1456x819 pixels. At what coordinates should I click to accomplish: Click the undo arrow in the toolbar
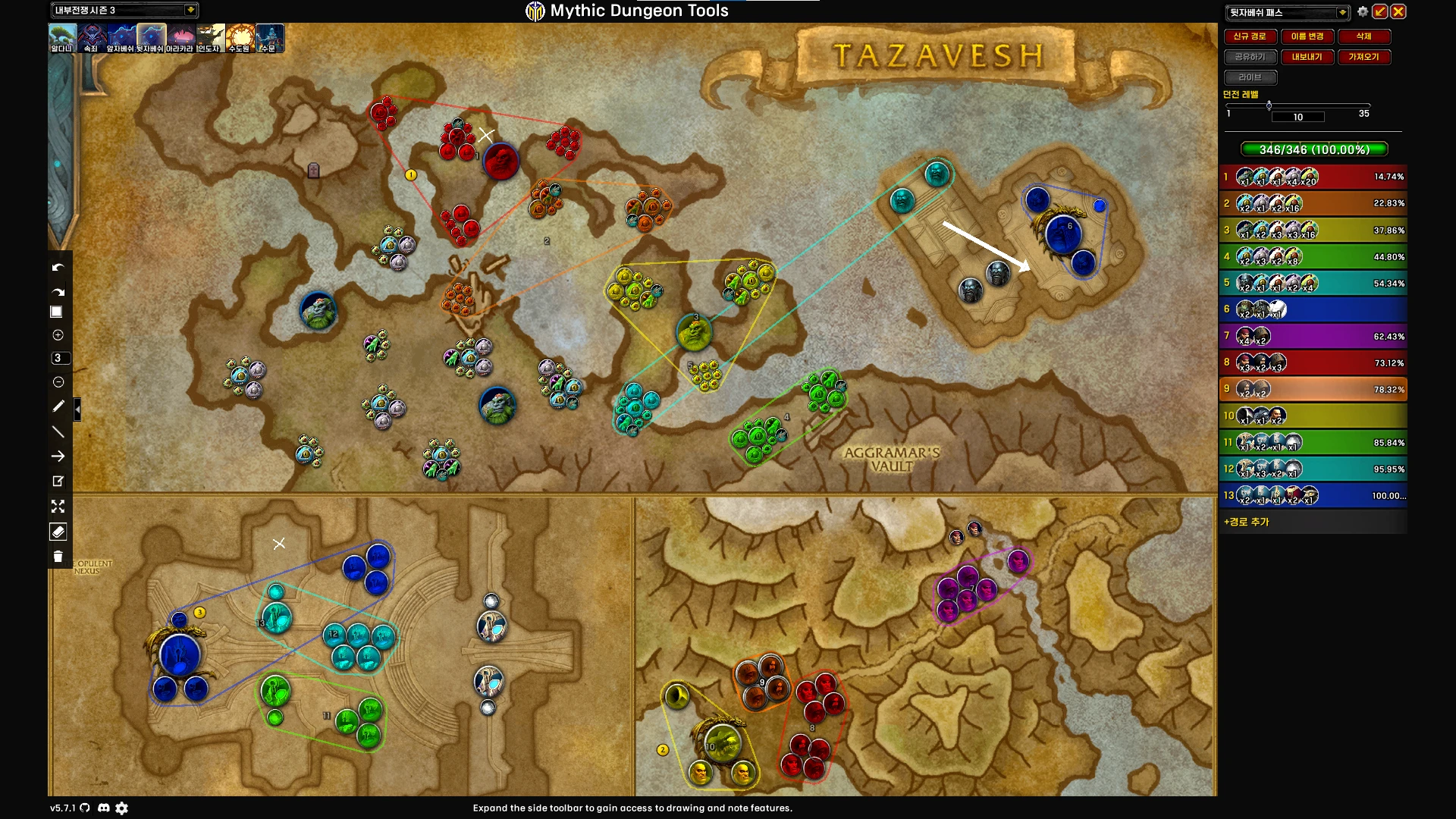58,267
